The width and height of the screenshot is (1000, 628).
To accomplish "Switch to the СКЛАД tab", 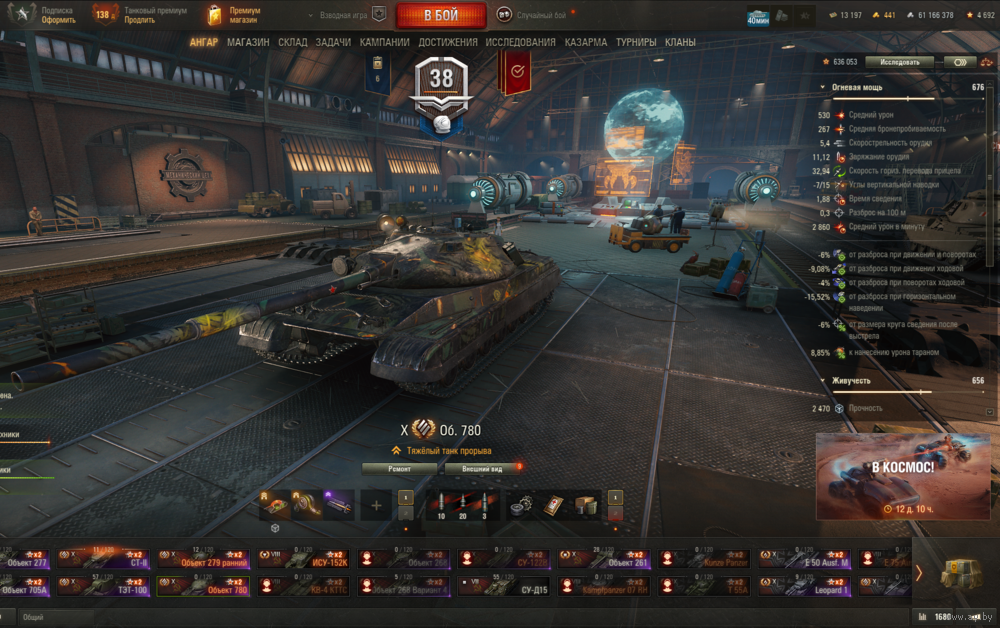I will coord(293,42).
